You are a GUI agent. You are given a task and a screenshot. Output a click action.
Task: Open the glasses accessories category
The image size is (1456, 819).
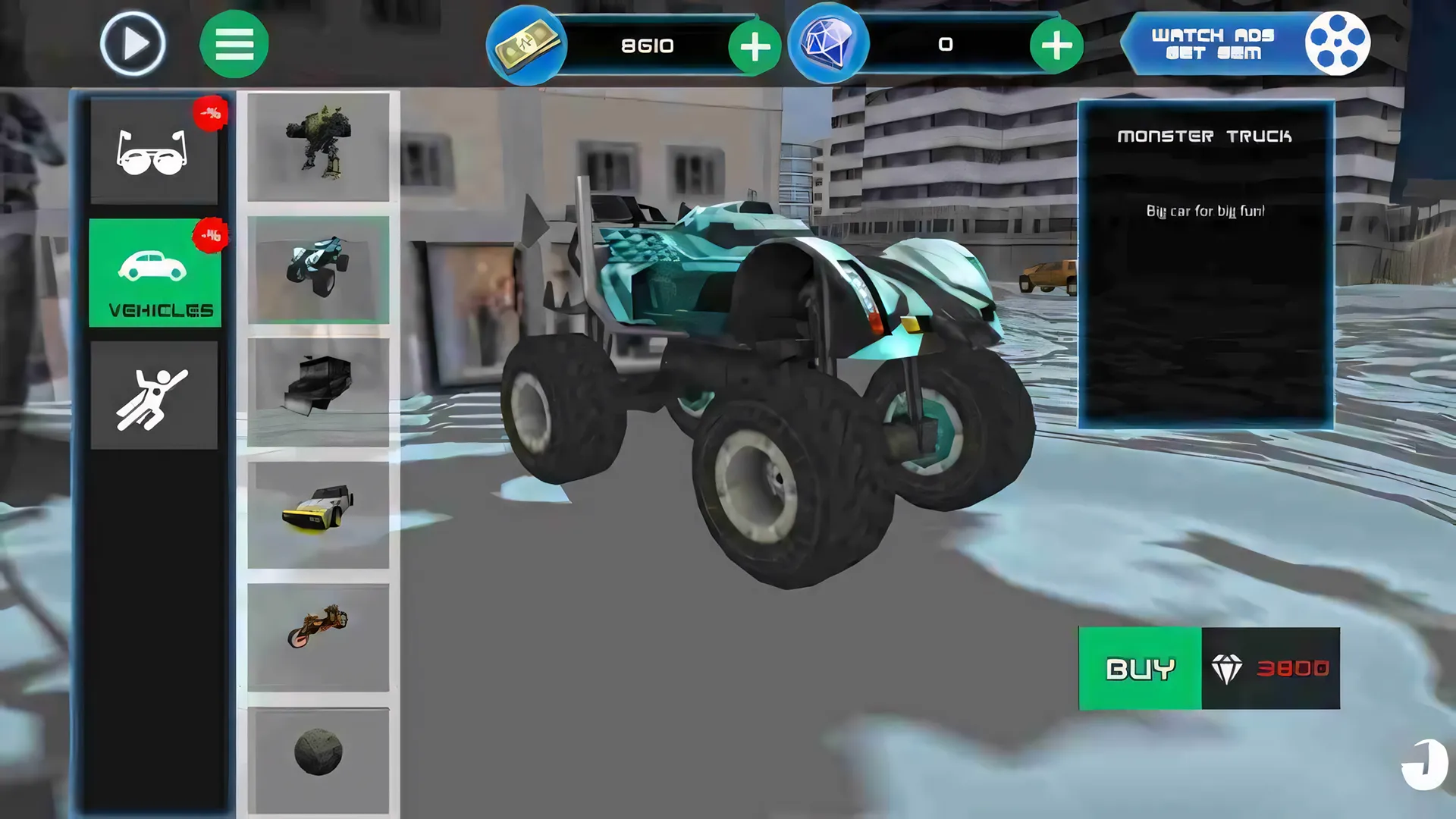coord(155,150)
